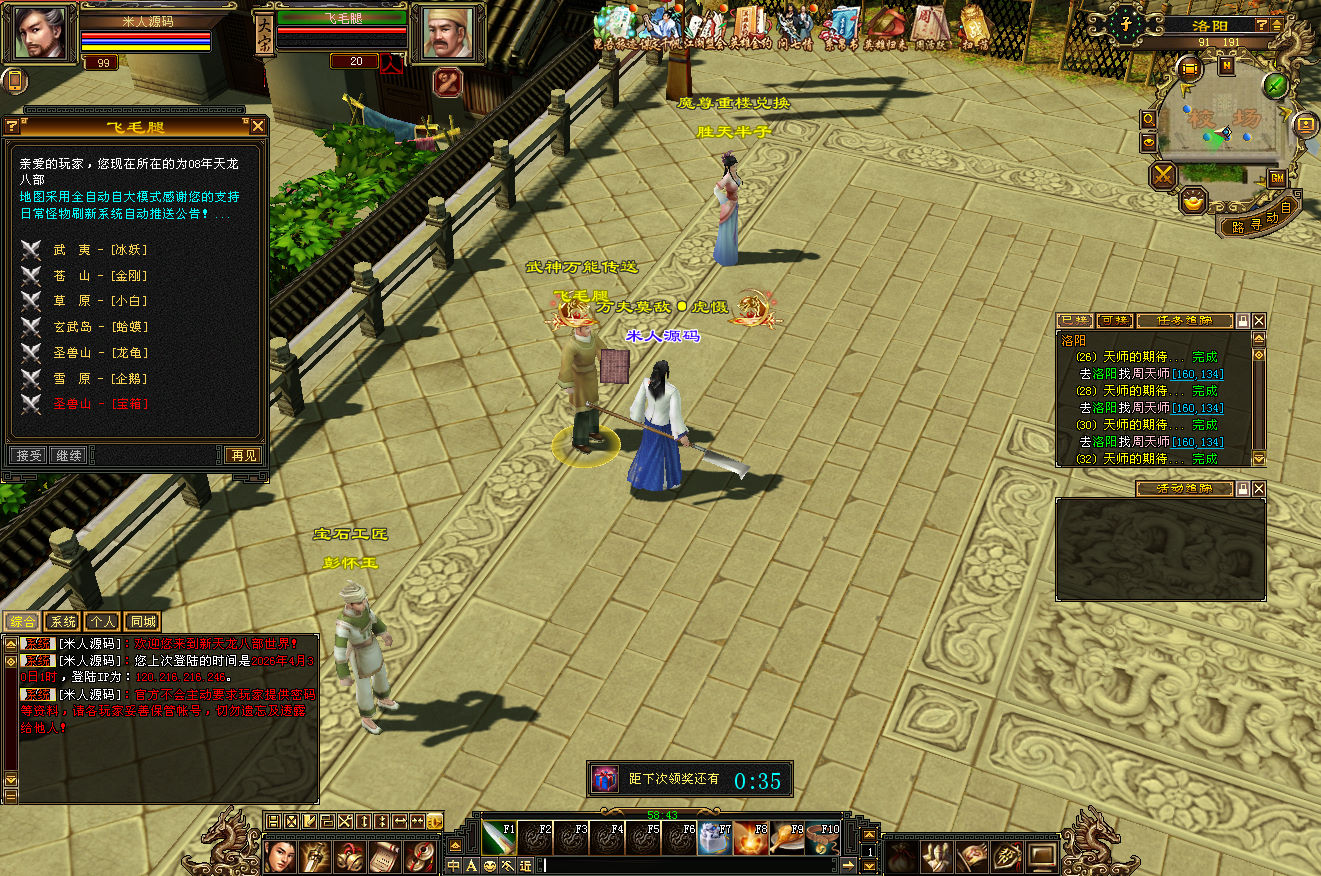This screenshot has width=1321, height=876.
Task: Switch to the 可接 available quests tab
Action: click(x=1113, y=321)
